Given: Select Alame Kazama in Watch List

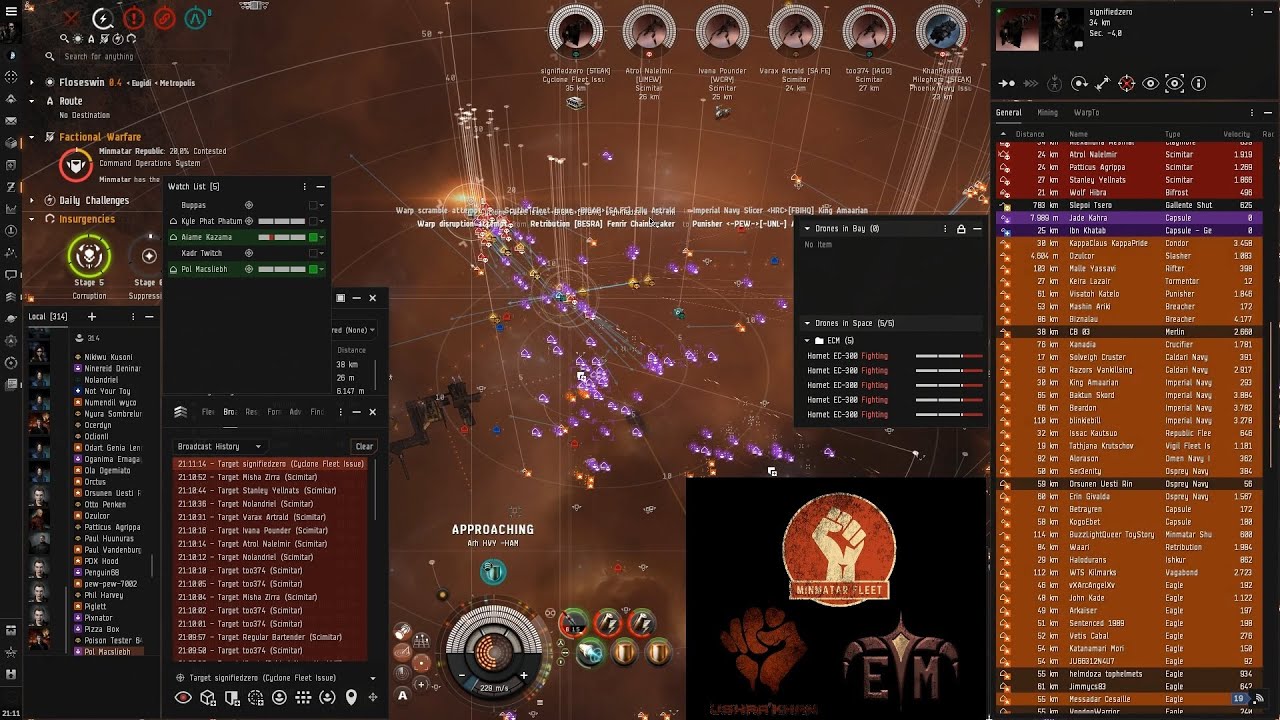Looking at the screenshot, I should point(207,237).
